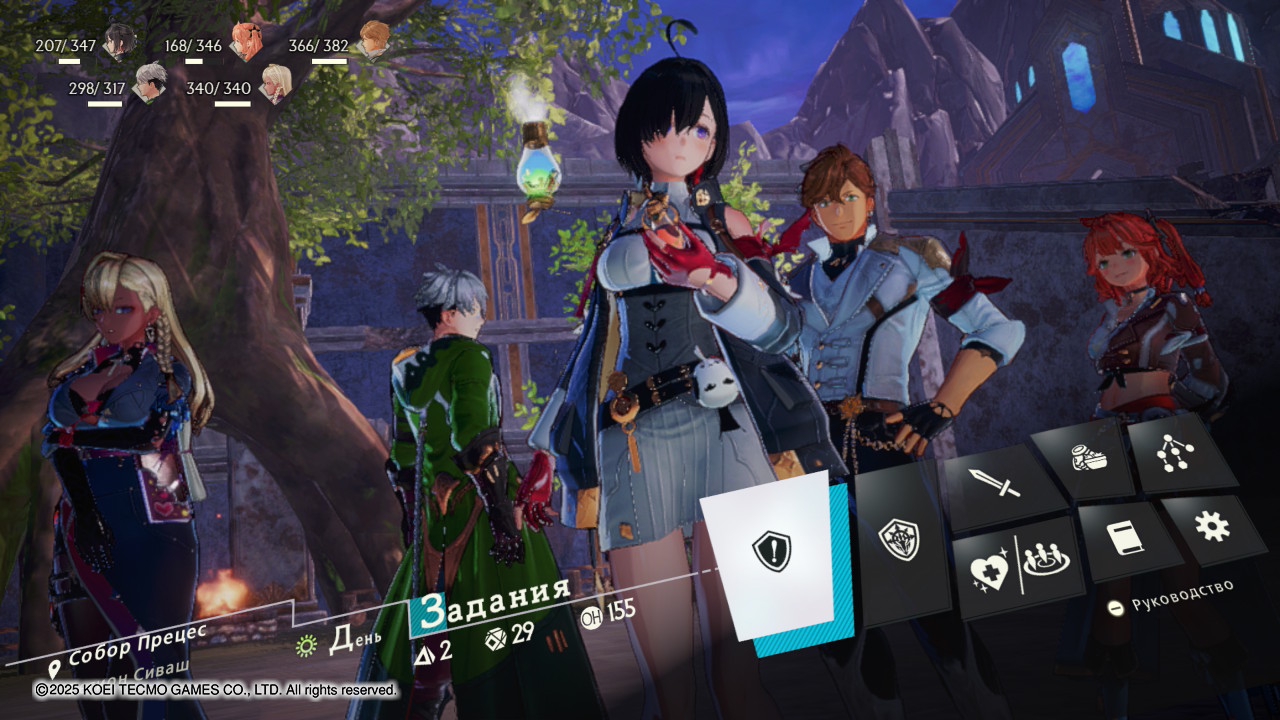Viewport: 1280px width, 720px height.
Task: Open the gear settings tile
Action: (x=1212, y=526)
